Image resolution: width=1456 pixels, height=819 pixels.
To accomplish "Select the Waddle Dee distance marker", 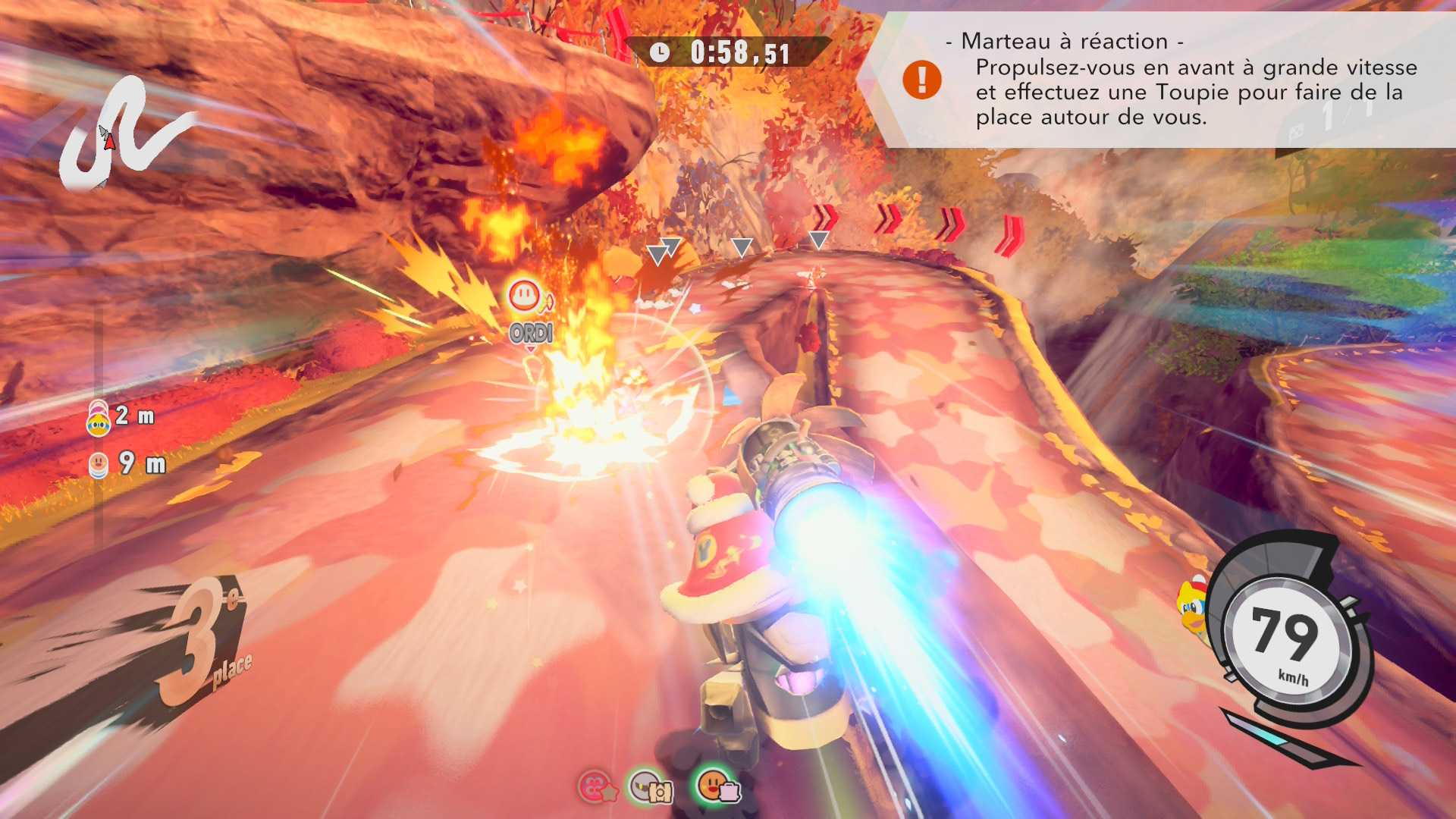I will pyautogui.click(x=126, y=463).
